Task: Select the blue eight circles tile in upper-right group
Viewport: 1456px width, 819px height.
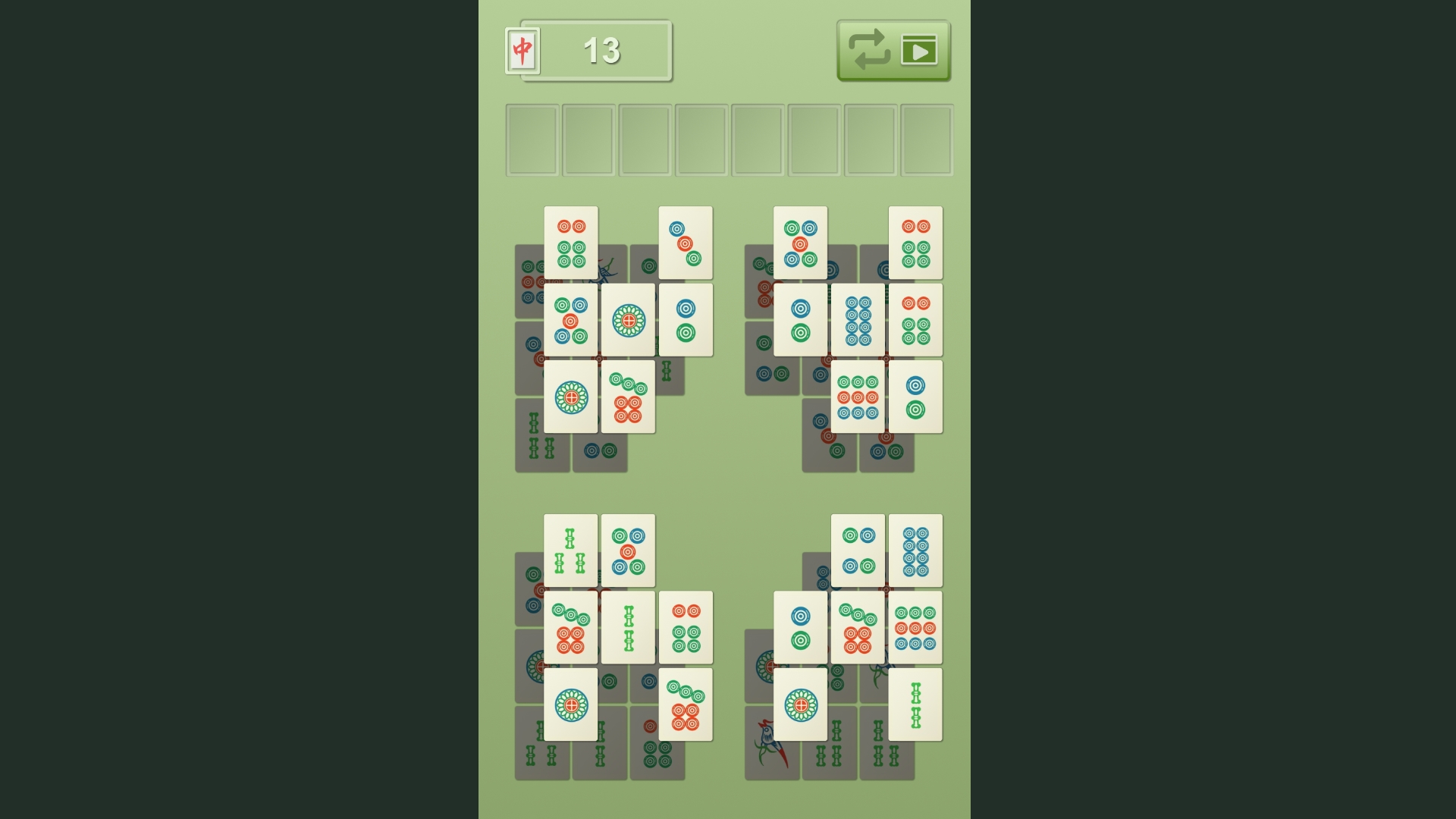Action: click(x=858, y=318)
